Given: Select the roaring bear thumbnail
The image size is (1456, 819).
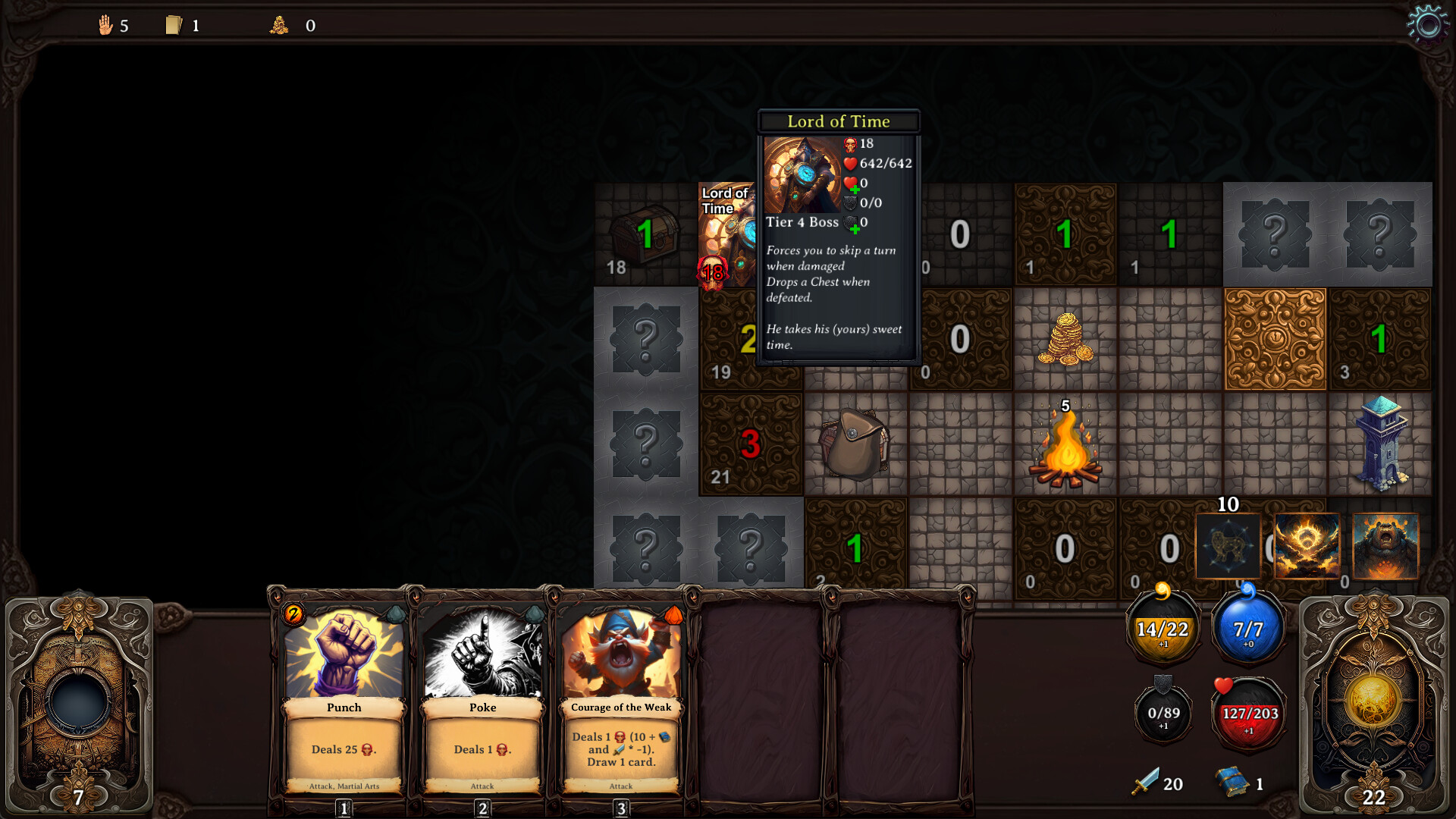Looking at the screenshot, I should coord(1385,546).
